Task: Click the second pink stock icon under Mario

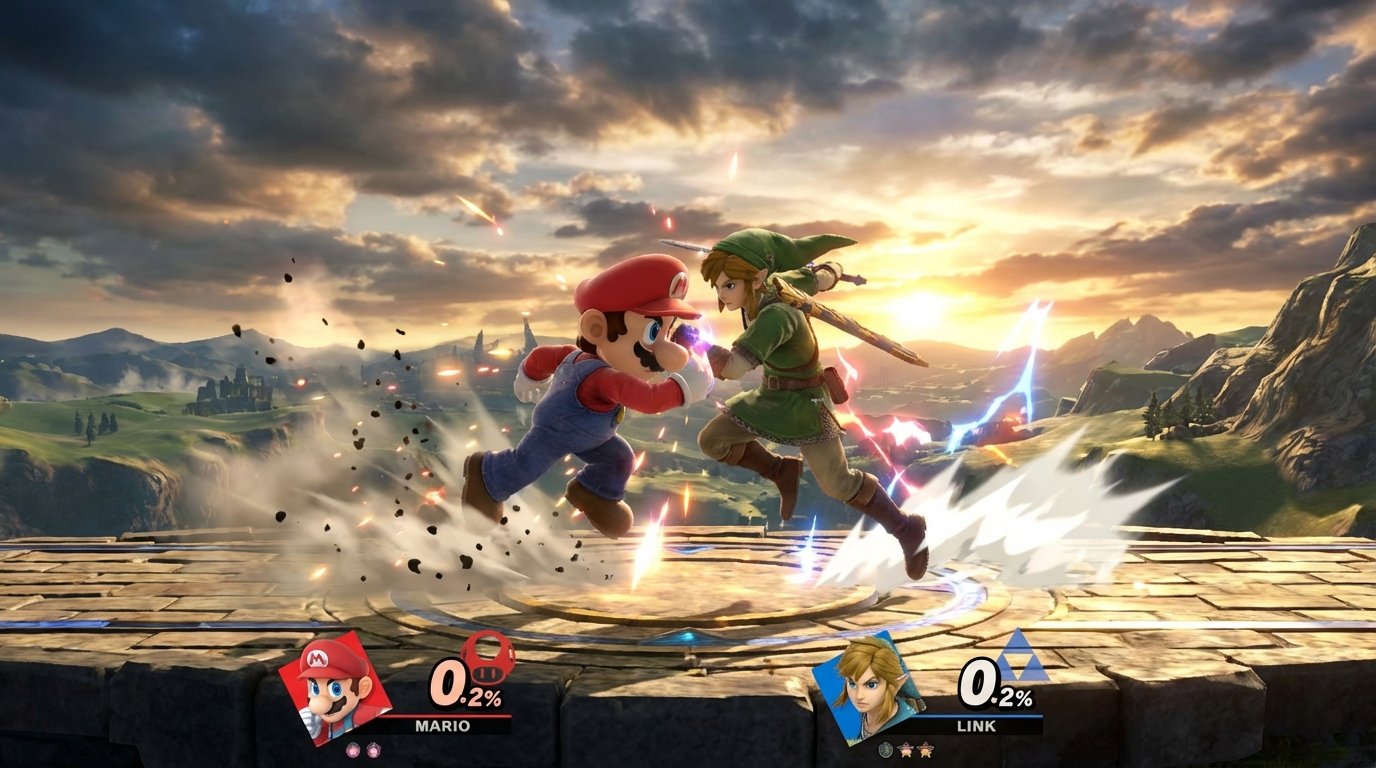Action: pyautogui.click(x=374, y=749)
